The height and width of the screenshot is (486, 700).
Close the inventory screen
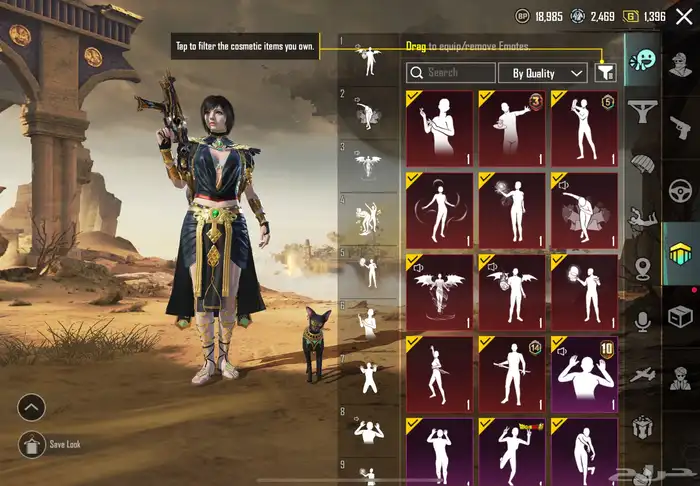(684, 16)
